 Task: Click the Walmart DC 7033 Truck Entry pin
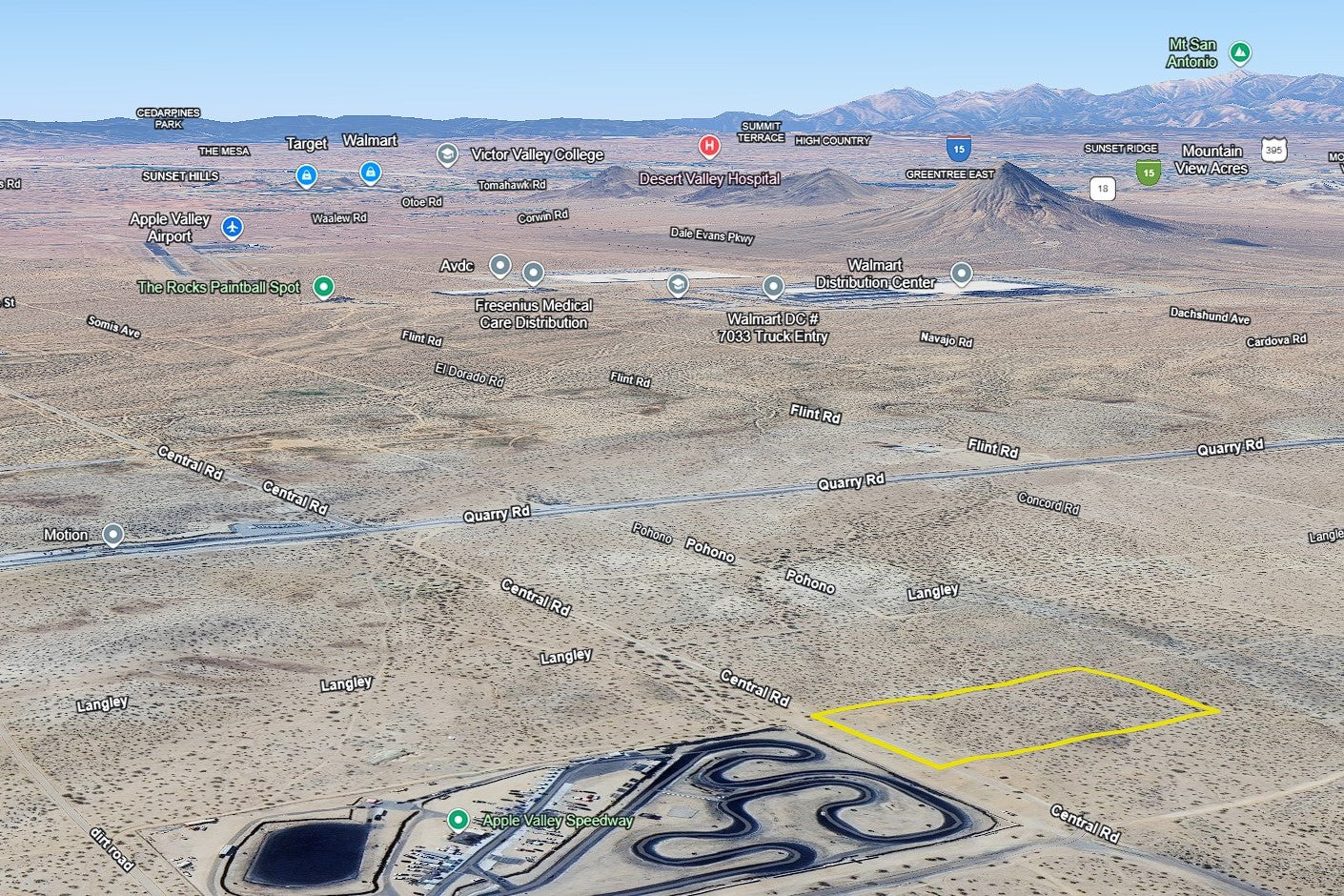tap(773, 286)
